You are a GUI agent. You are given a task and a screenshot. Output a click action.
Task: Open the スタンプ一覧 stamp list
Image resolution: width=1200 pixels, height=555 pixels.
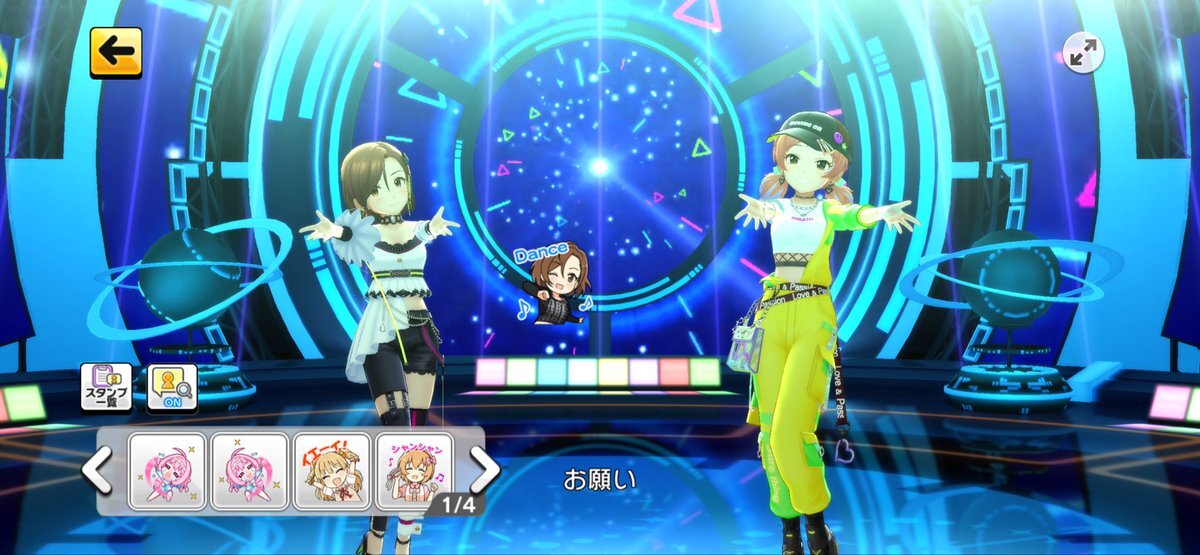[x=107, y=388]
